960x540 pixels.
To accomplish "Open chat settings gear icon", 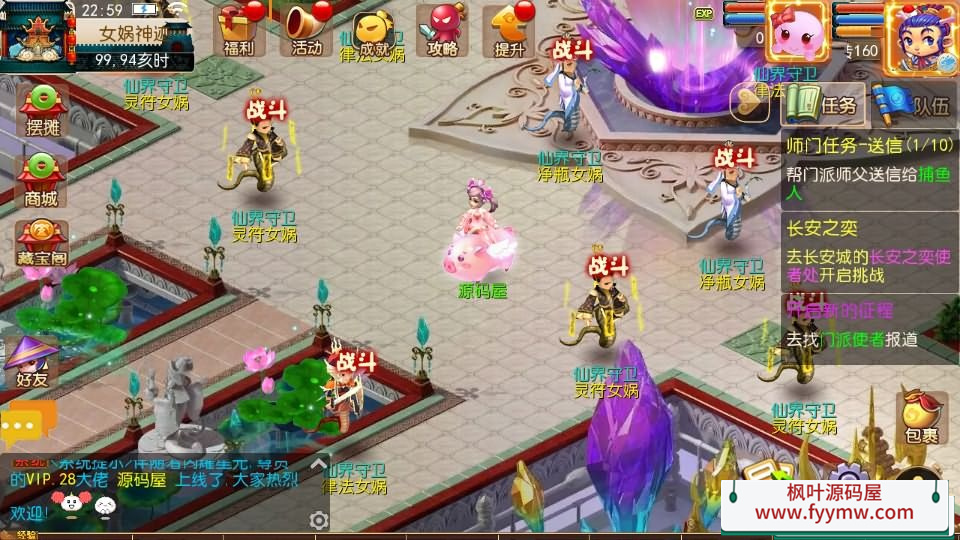I will tap(319, 520).
